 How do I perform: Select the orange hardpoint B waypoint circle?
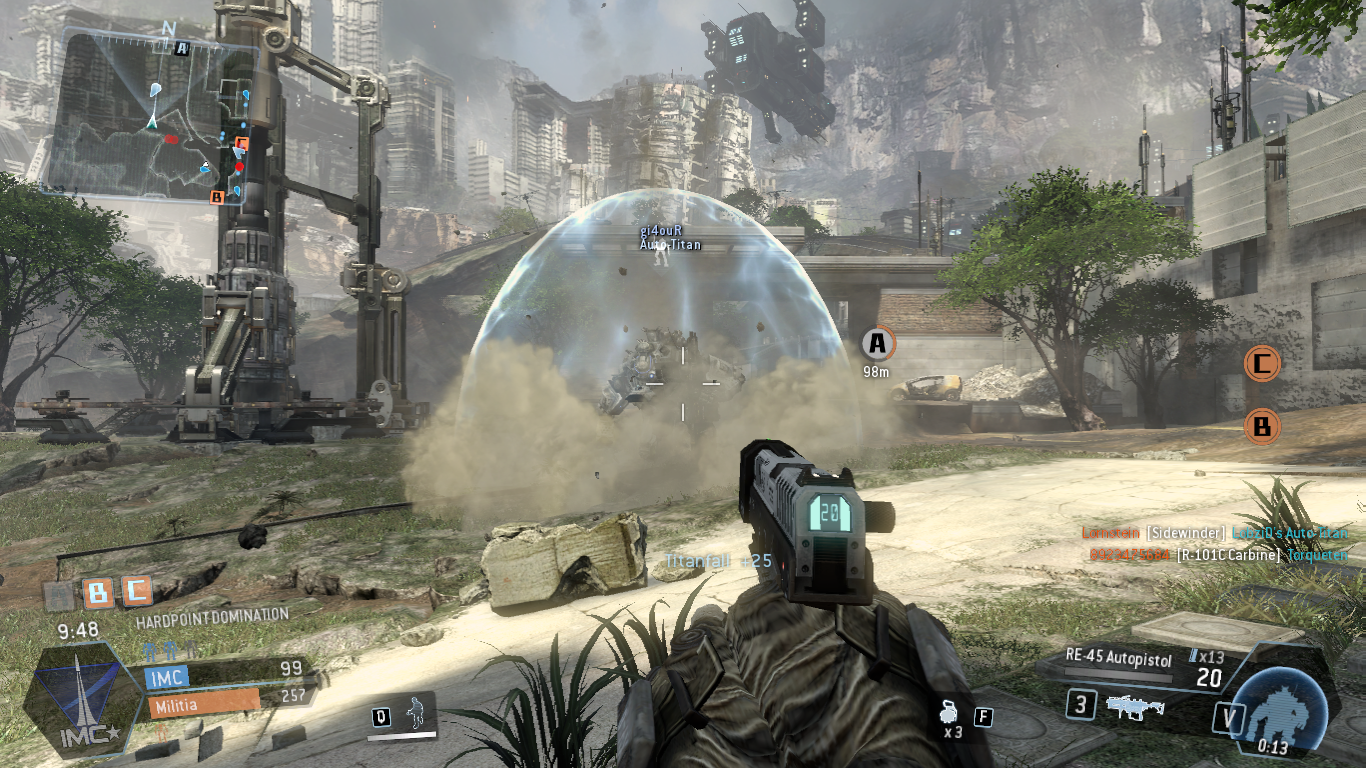(x=1262, y=428)
